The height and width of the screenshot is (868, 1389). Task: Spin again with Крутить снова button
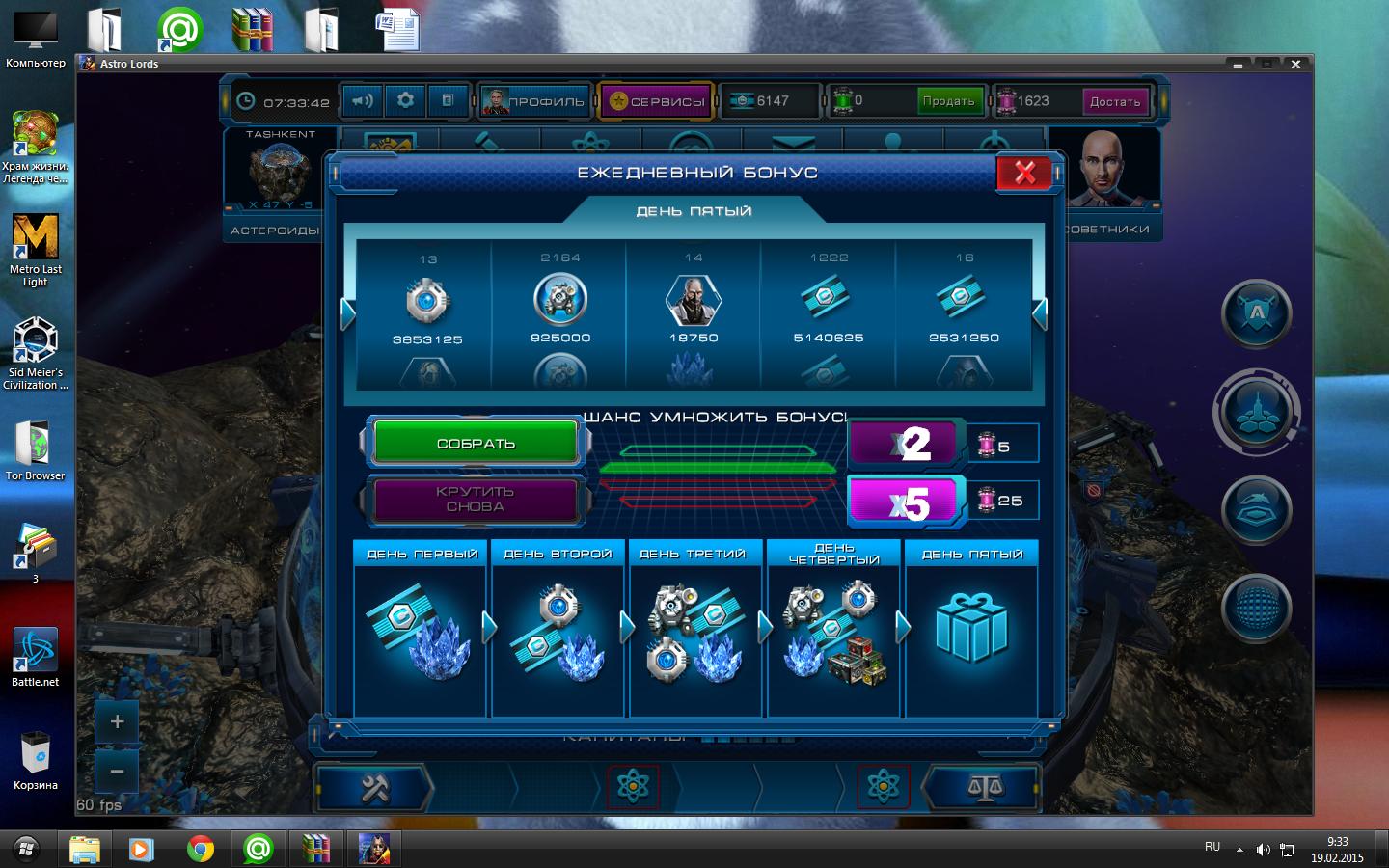(x=475, y=500)
